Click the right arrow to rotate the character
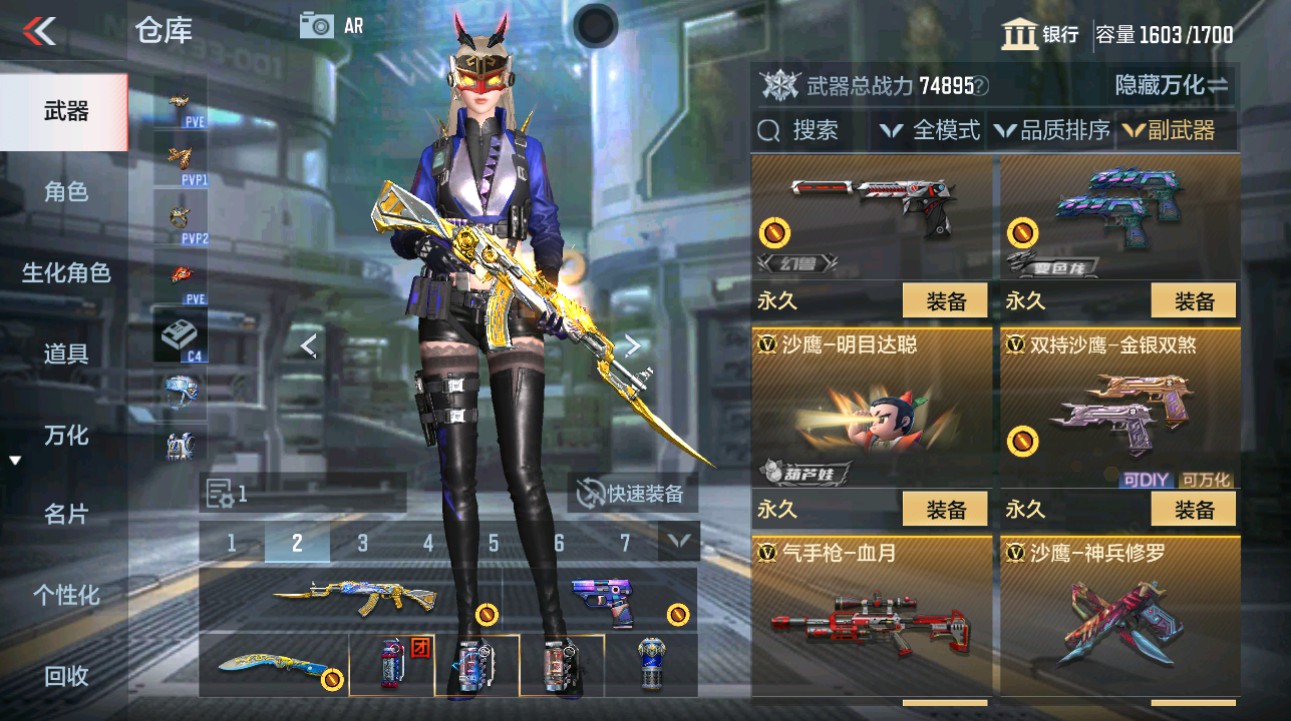 (x=633, y=344)
